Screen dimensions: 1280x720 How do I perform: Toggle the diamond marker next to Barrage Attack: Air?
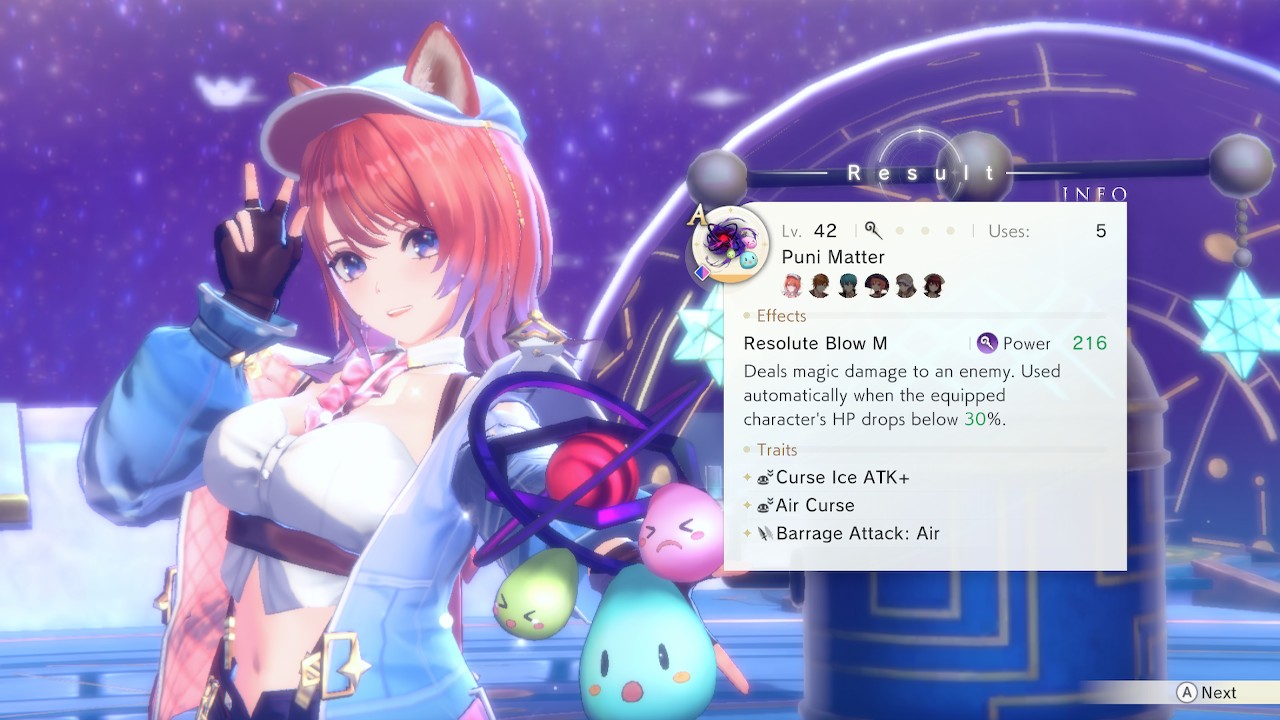[x=747, y=533]
